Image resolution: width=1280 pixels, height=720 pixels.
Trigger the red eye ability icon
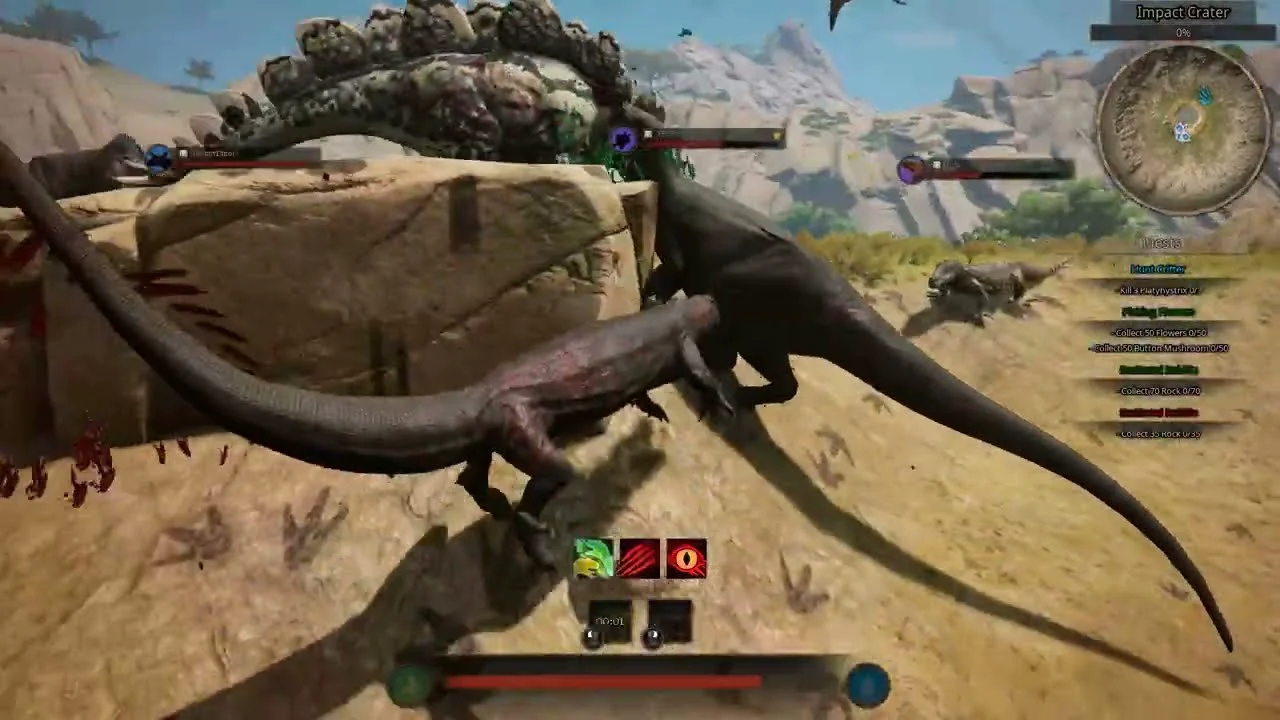(686, 559)
